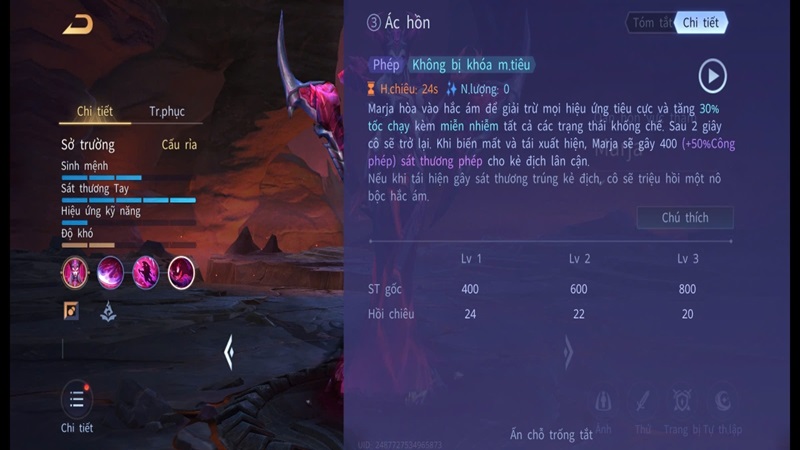View the third skill with the dark silhouette

(145, 270)
